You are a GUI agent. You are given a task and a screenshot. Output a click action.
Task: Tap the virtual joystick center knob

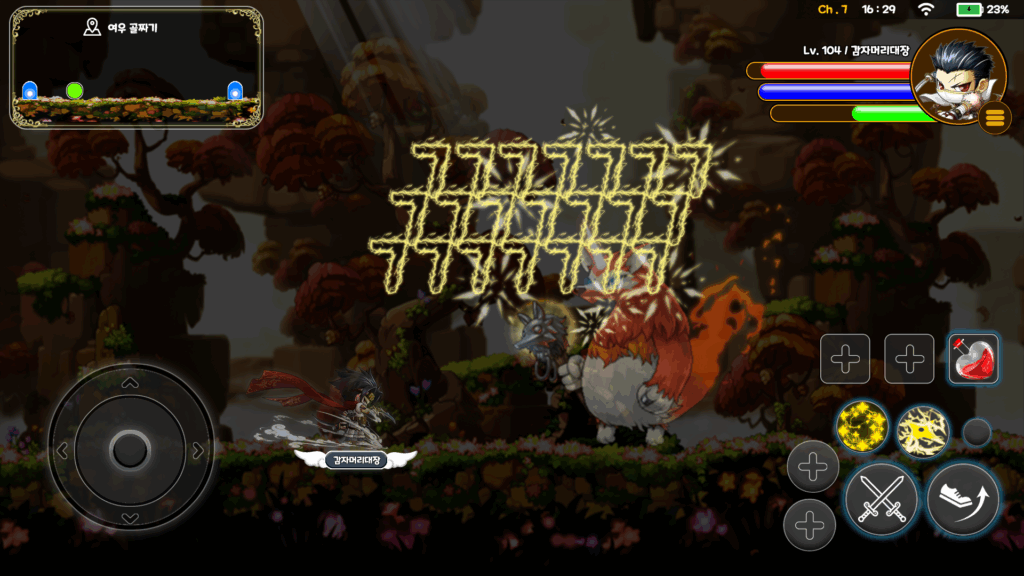130,449
